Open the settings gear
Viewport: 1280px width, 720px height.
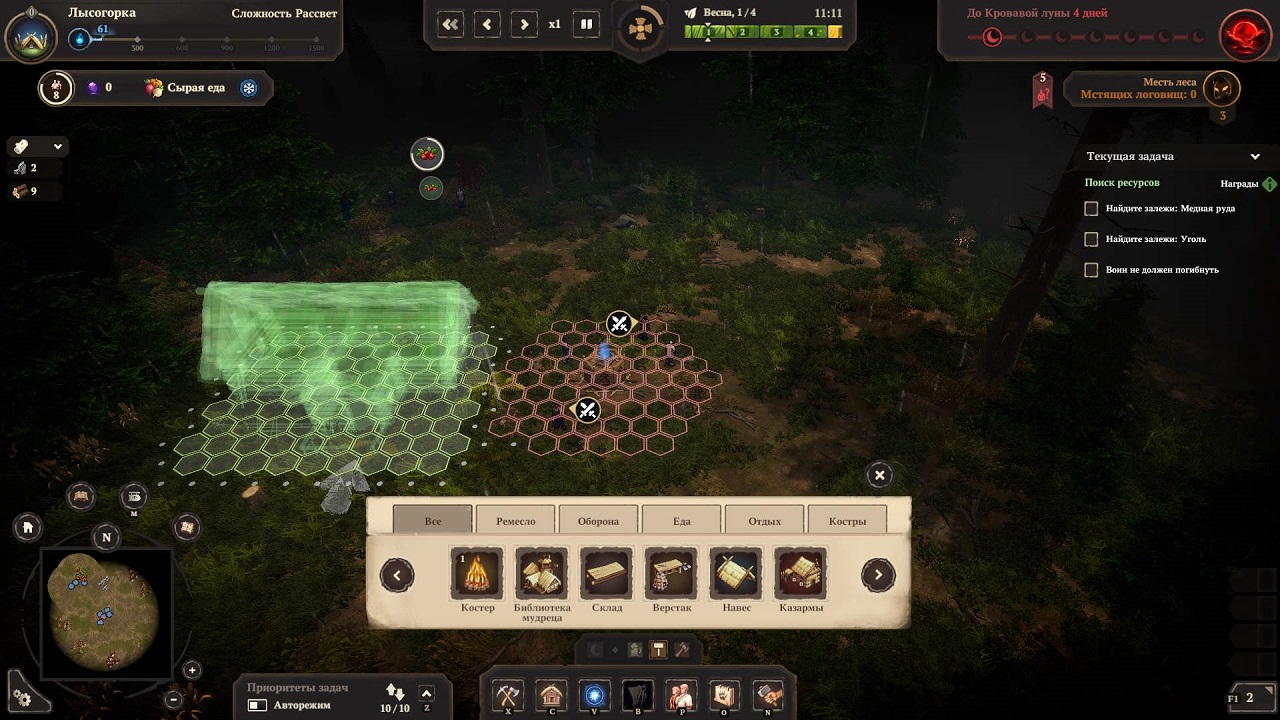click(23, 698)
